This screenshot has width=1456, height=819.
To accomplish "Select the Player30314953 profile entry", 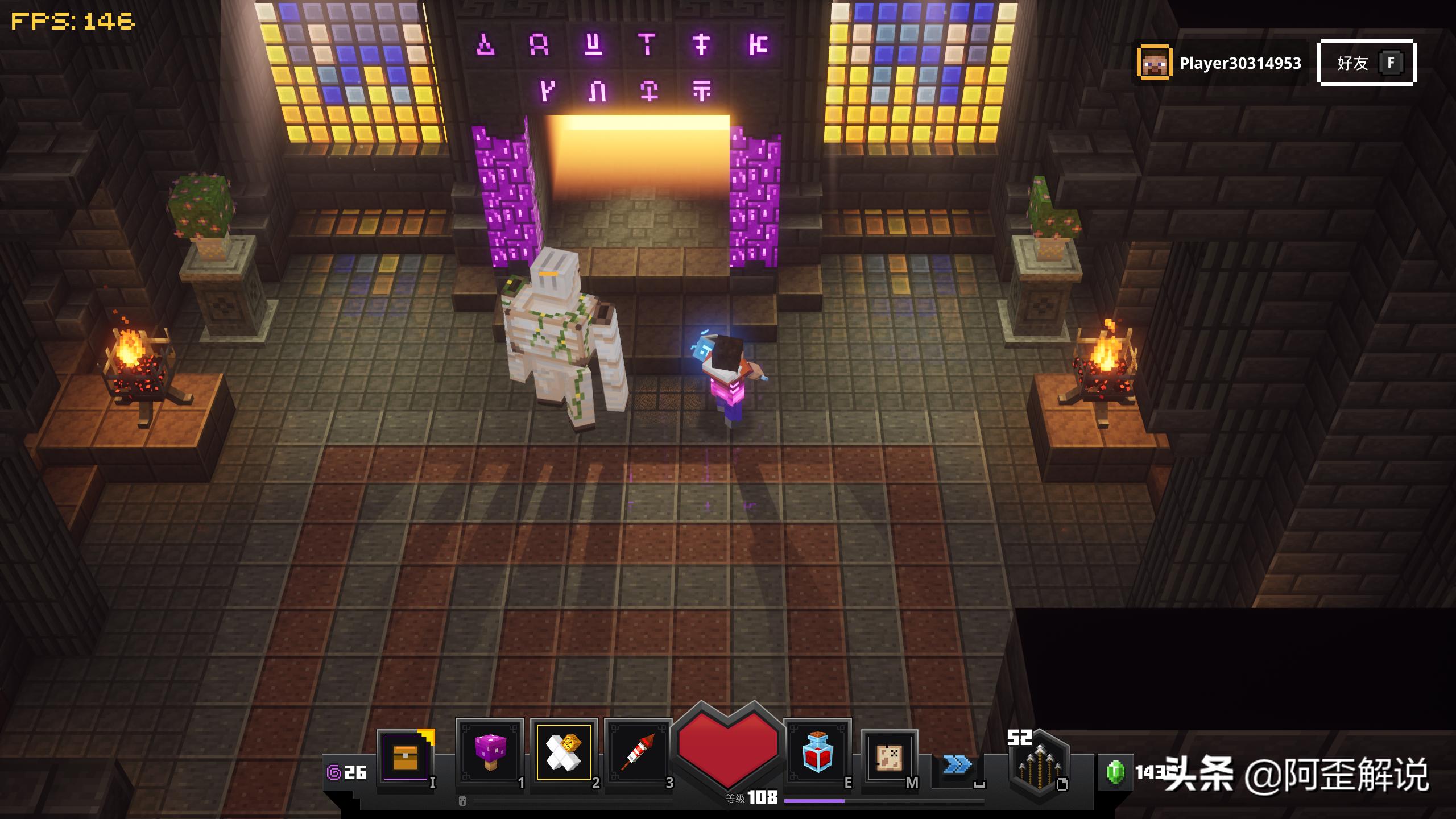I will [1219, 63].
